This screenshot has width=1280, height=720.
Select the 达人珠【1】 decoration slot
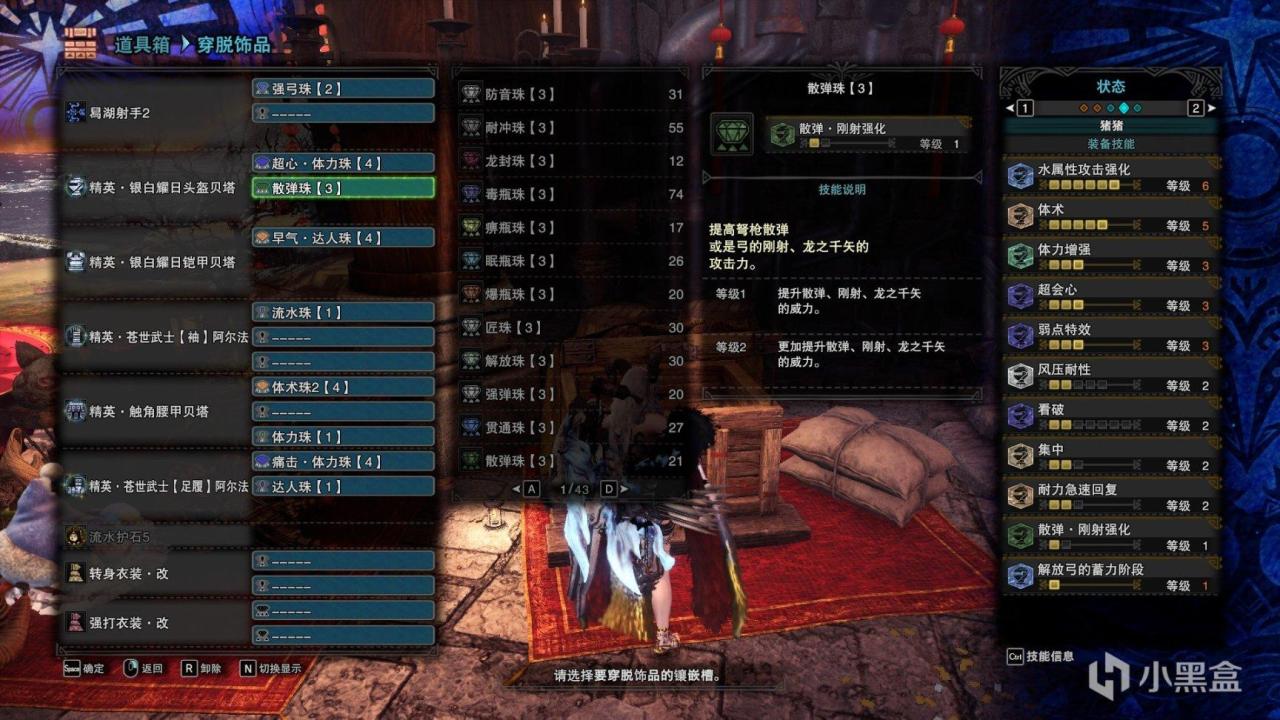(343, 486)
